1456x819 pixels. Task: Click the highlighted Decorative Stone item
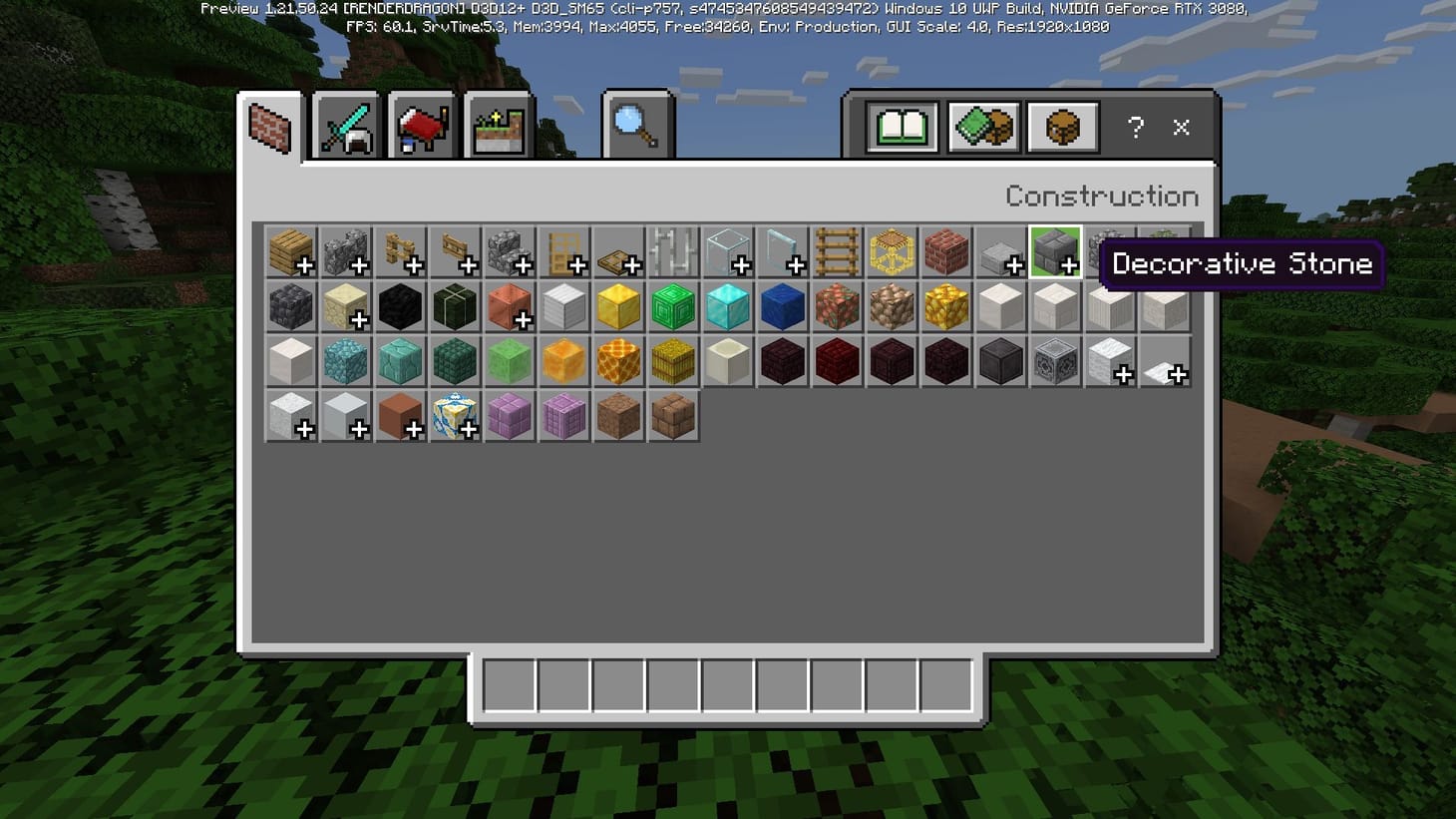(1054, 251)
